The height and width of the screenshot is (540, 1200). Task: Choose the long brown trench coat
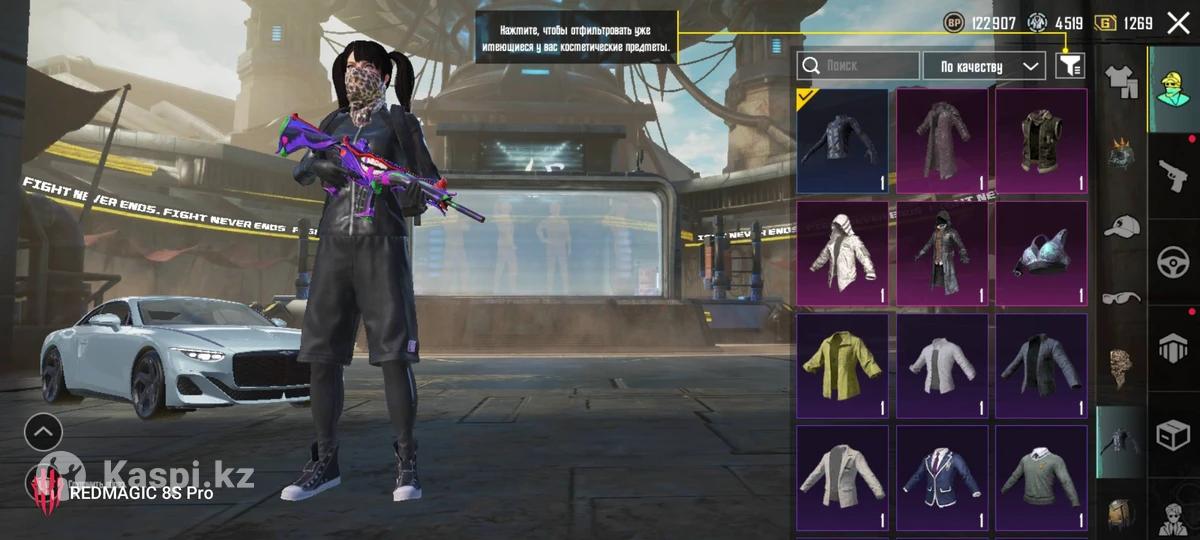941,141
